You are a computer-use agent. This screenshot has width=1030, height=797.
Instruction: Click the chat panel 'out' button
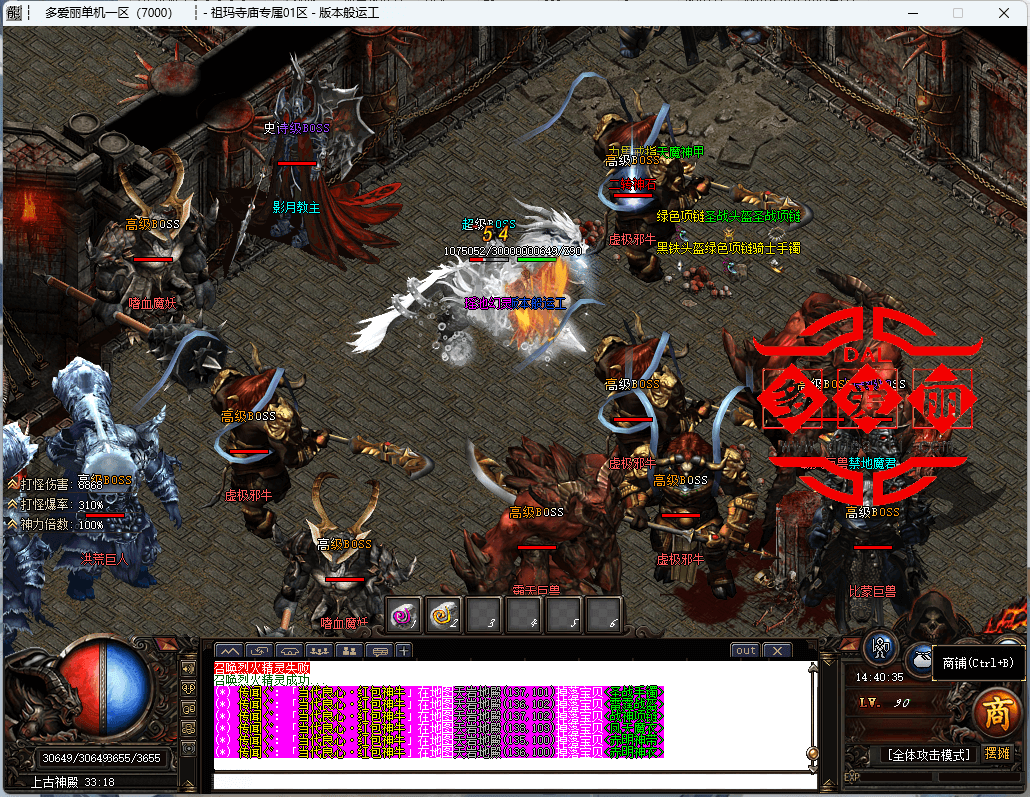745,650
